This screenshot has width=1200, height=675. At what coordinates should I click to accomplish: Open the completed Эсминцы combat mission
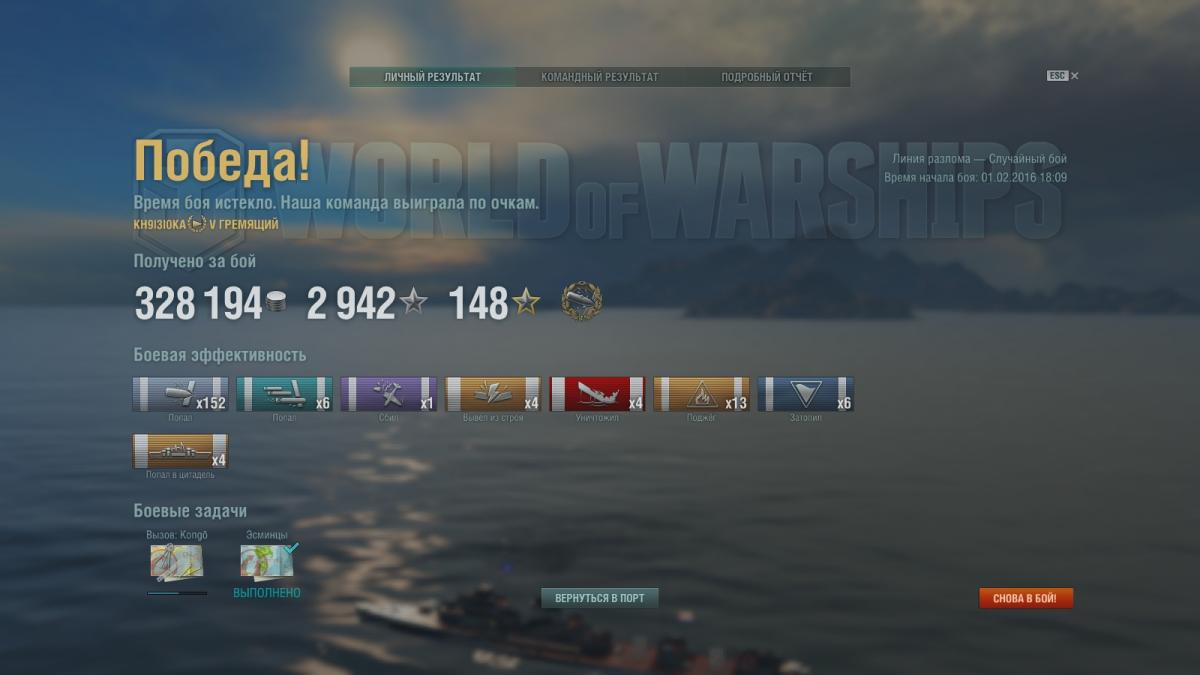(267, 562)
